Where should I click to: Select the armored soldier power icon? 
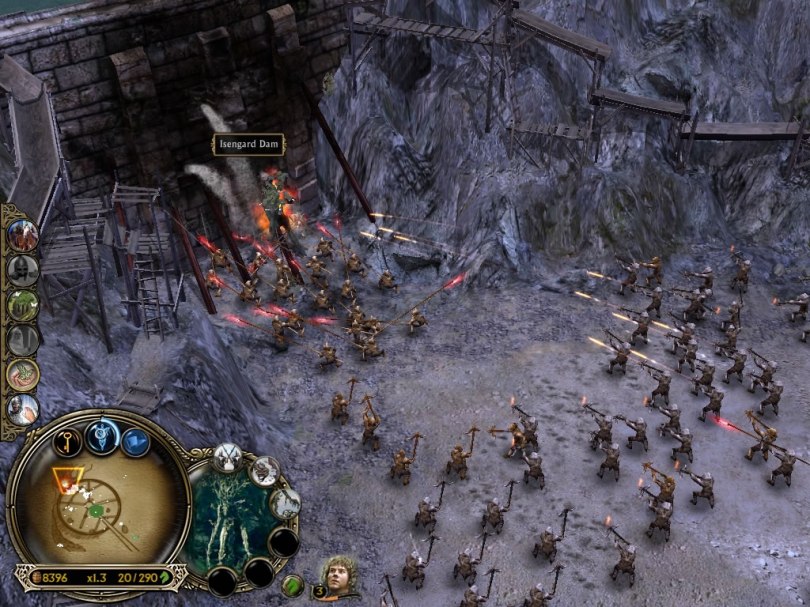[x=22, y=408]
